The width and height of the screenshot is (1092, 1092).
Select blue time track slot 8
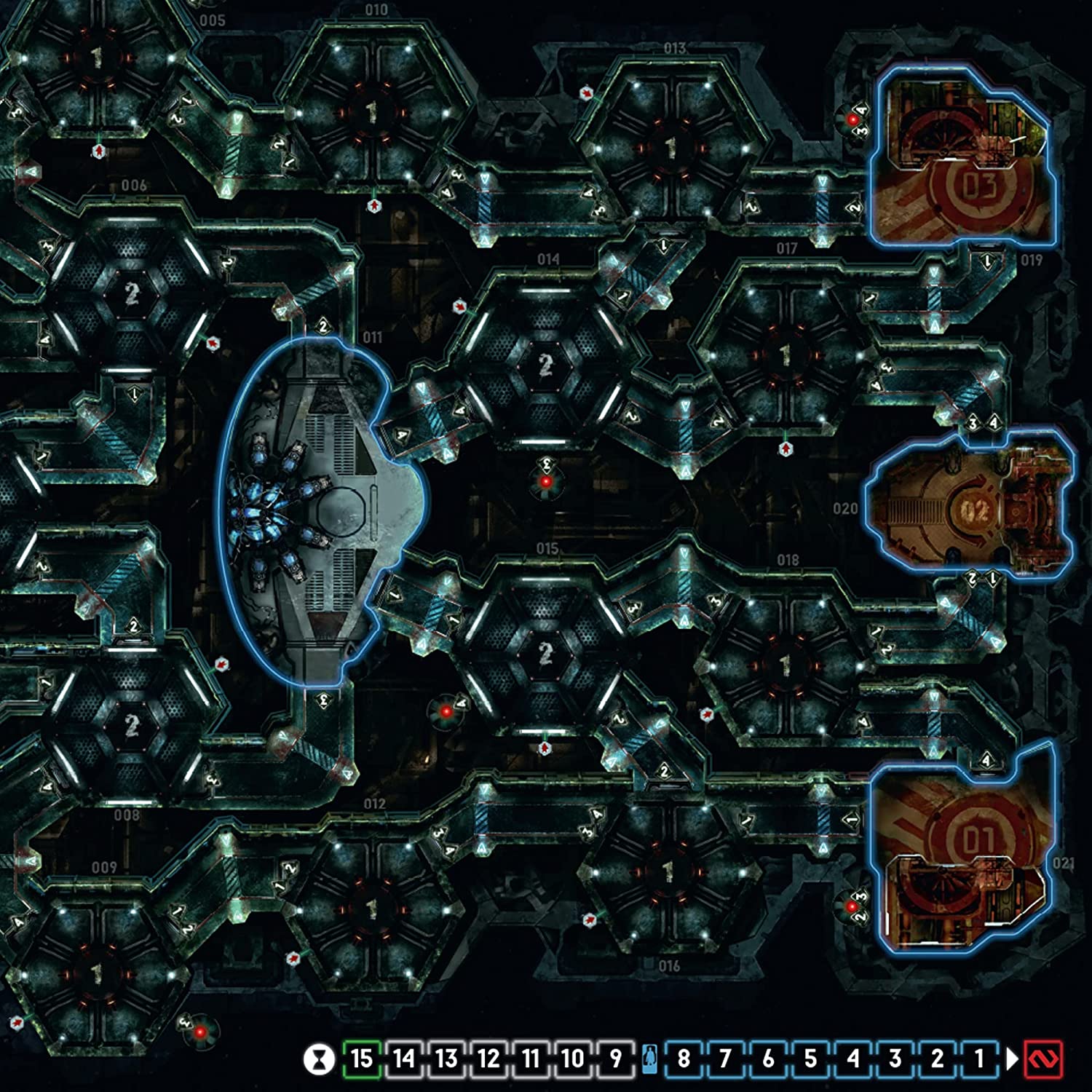(x=684, y=1058)
